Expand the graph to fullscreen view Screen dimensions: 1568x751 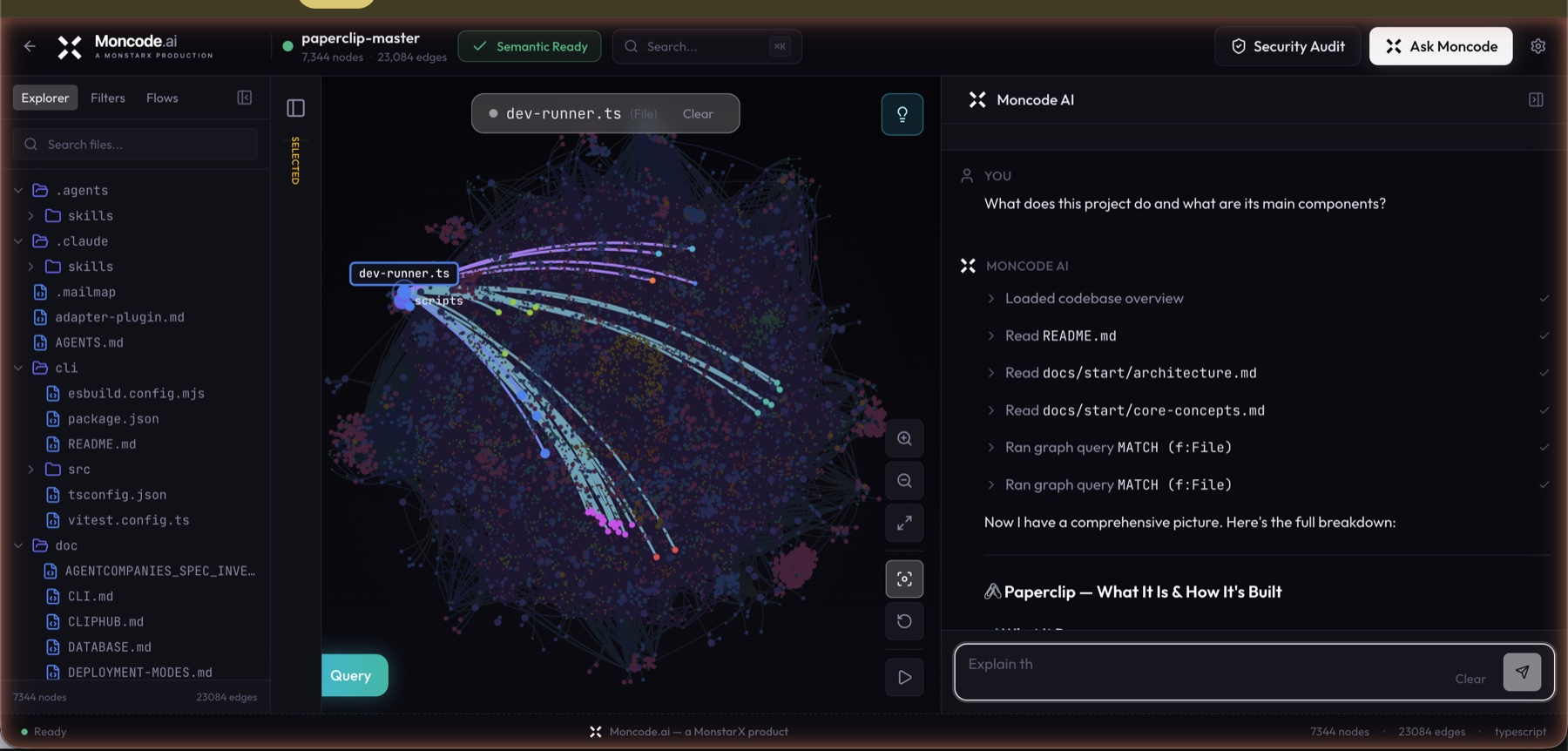click(x=904, y=524)
